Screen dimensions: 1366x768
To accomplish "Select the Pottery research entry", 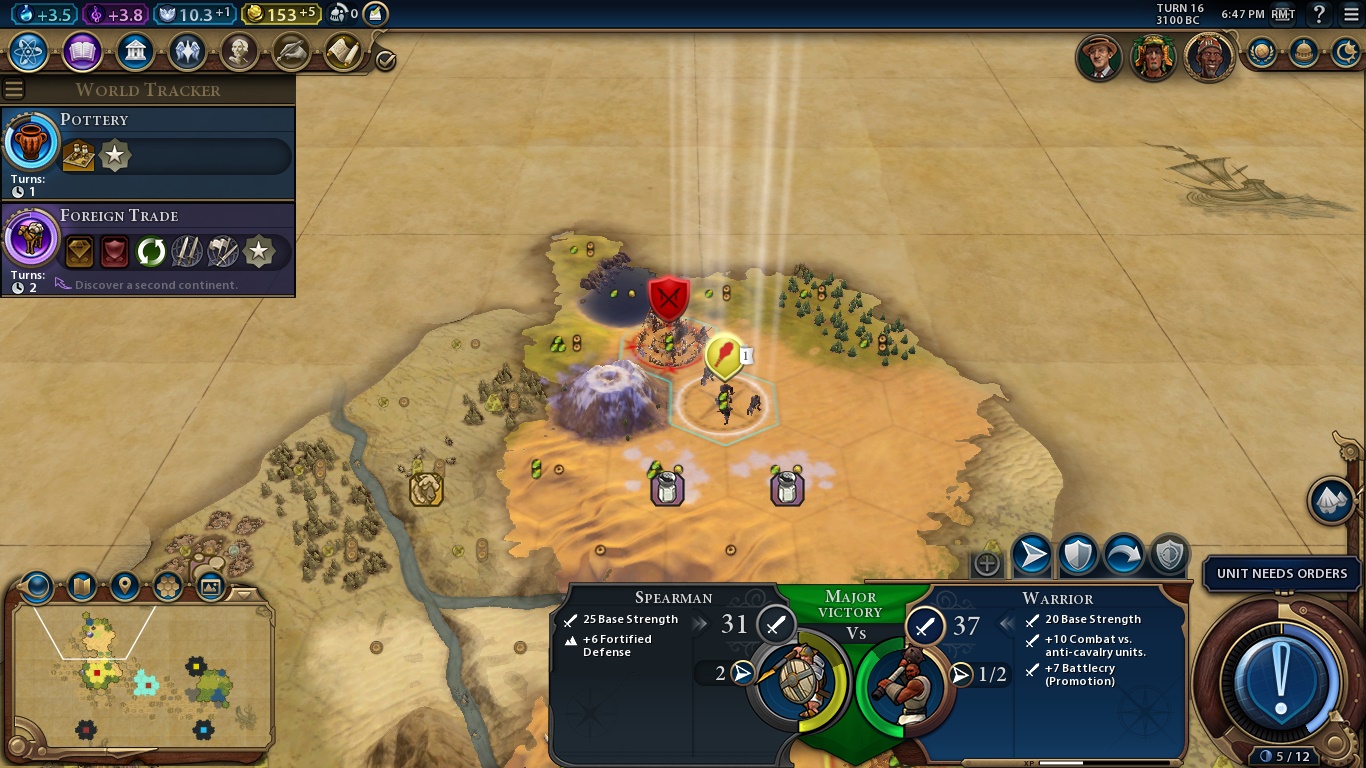I will [148, 152].
